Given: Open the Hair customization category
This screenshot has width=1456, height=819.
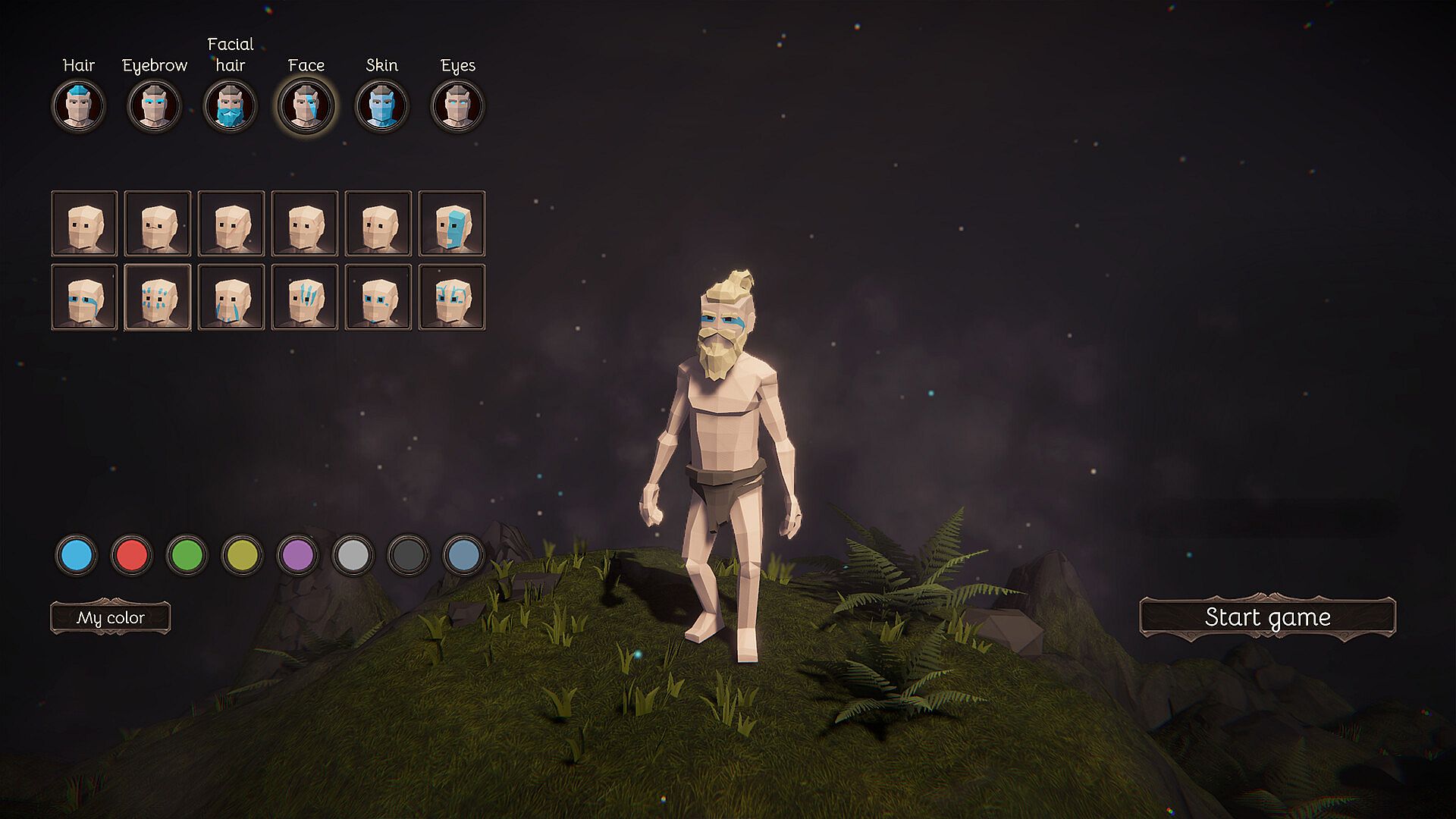Looking at the screenshot, I should point(79,105).
